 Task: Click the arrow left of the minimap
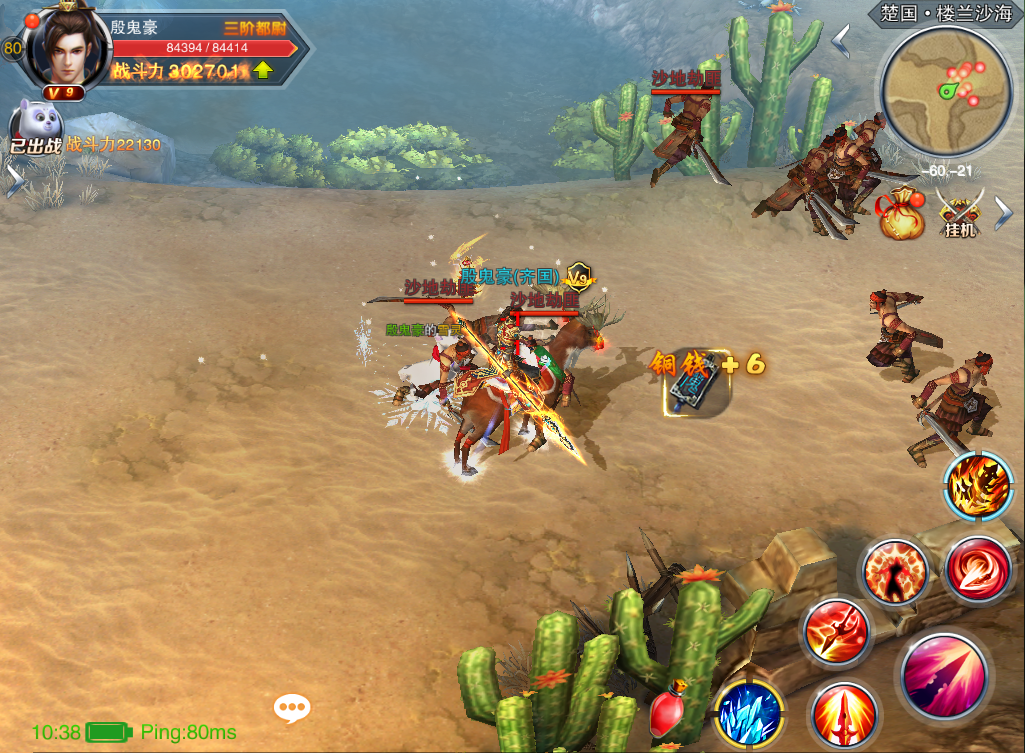pos(842,41)
